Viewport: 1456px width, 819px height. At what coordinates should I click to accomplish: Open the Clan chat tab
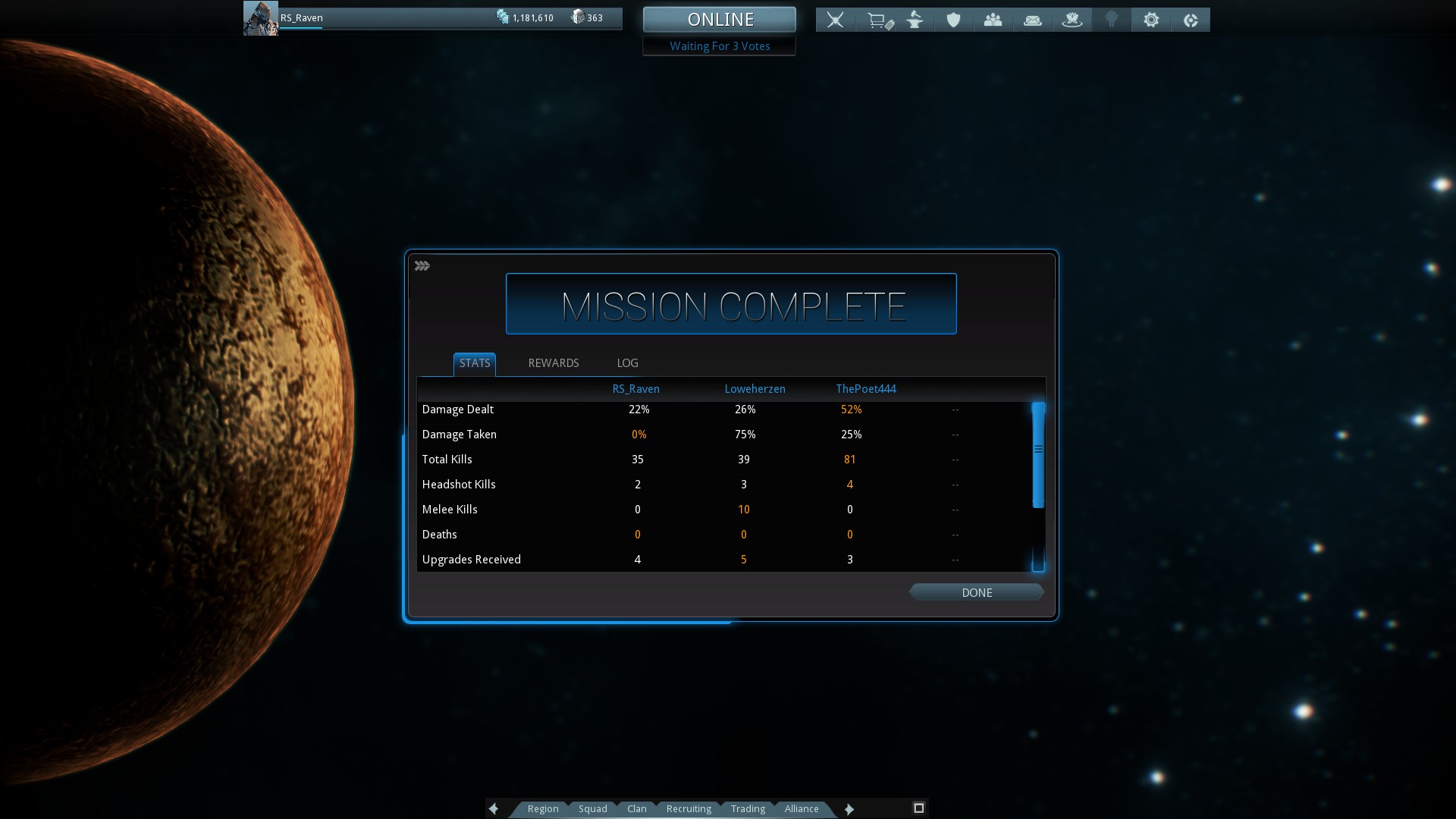637,809
